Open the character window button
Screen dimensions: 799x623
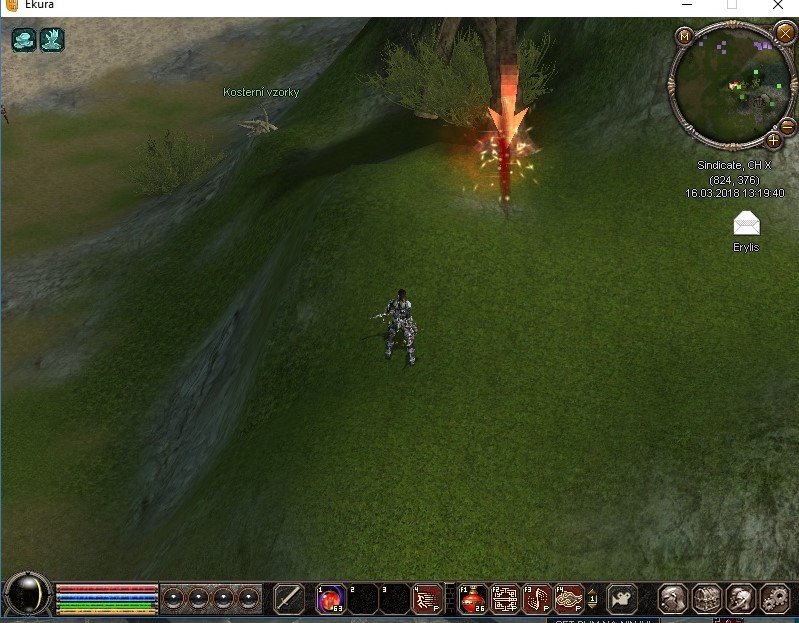[x=674, y=598]
